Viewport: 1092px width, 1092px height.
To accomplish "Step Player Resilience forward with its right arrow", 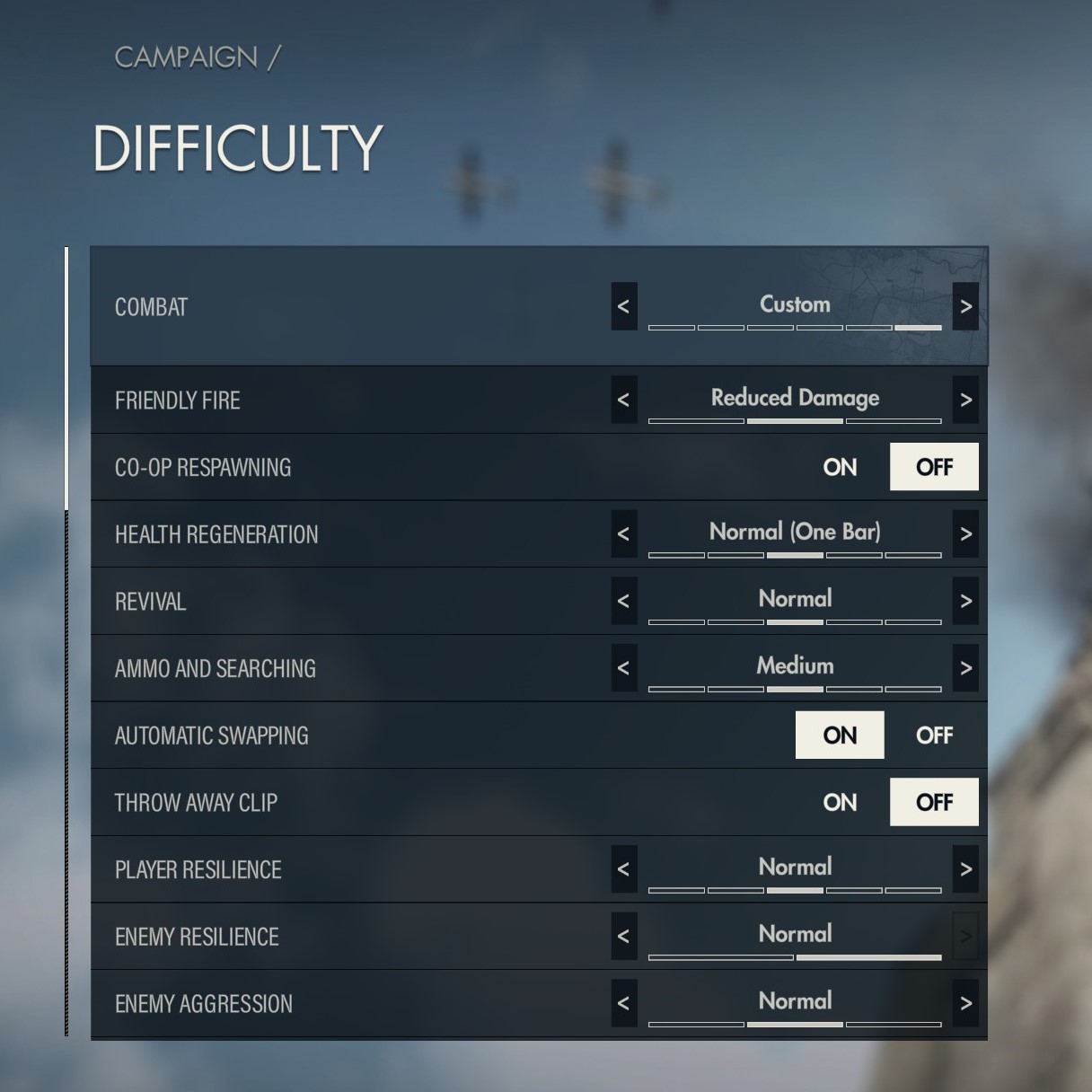I will 965,869.
